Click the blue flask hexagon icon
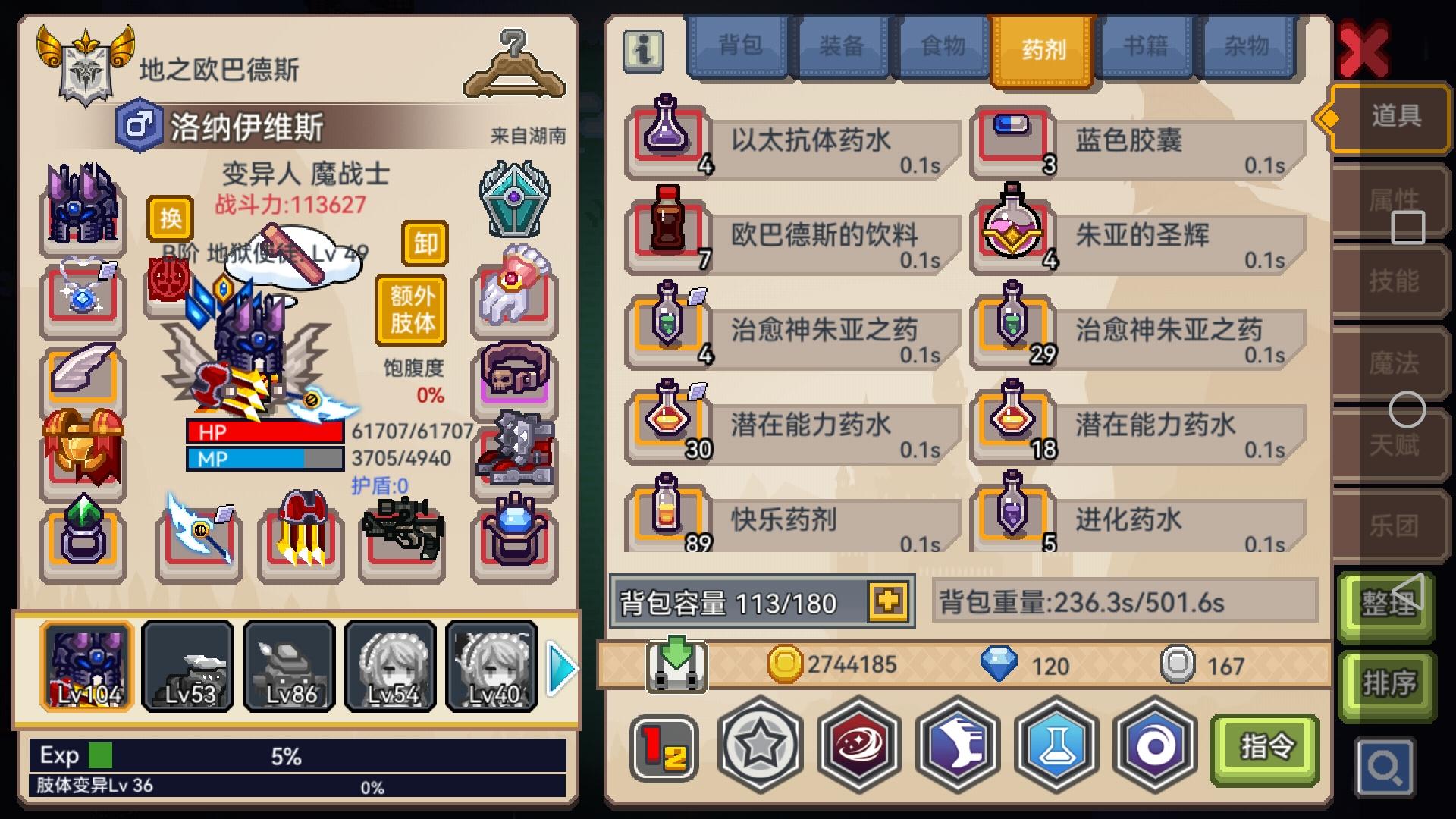1456x819 pixels. click(1056, 747)
